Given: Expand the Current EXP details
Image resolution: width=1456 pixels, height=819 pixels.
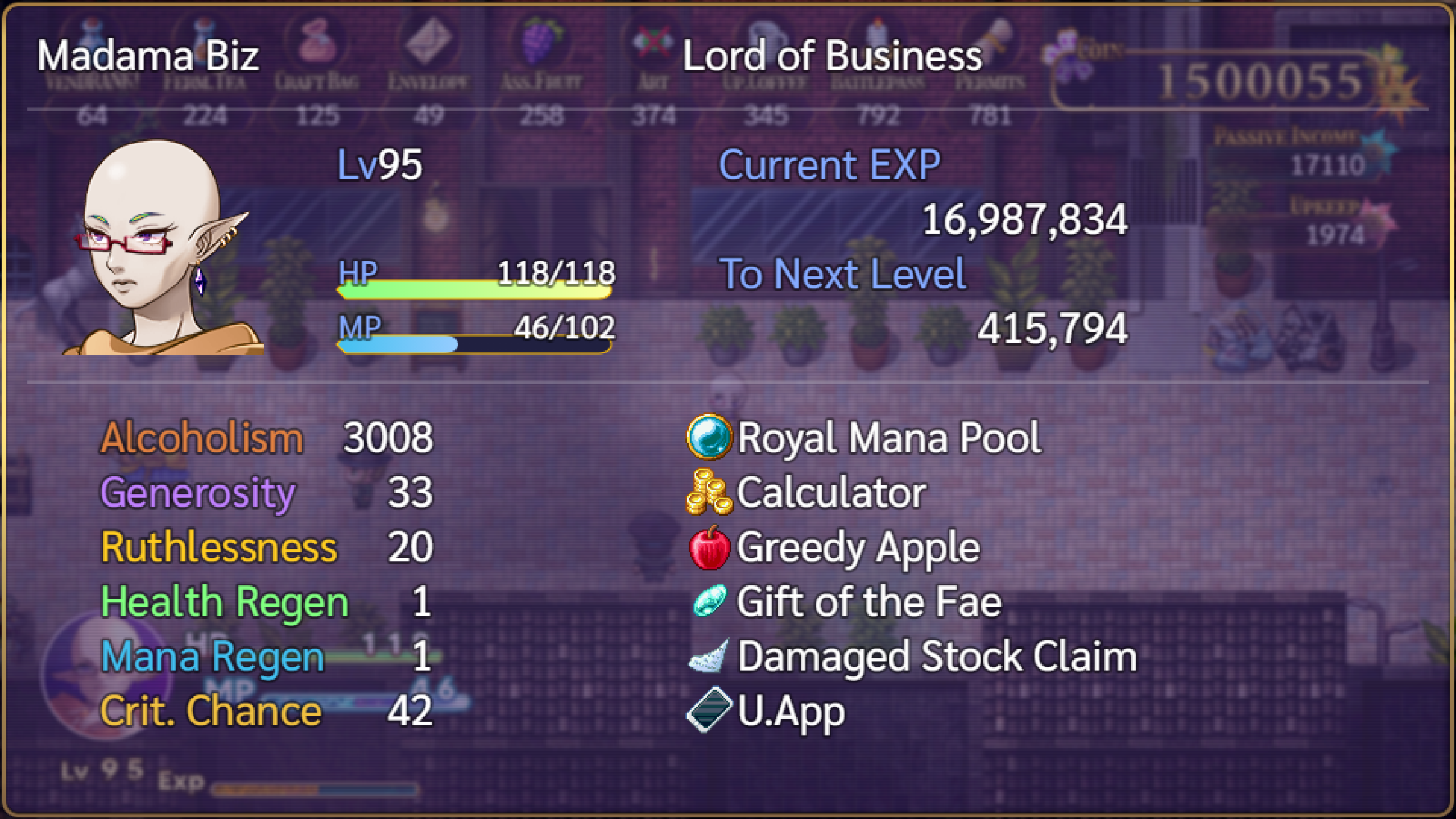Looking at the screenshot, I should coord(829,166).
